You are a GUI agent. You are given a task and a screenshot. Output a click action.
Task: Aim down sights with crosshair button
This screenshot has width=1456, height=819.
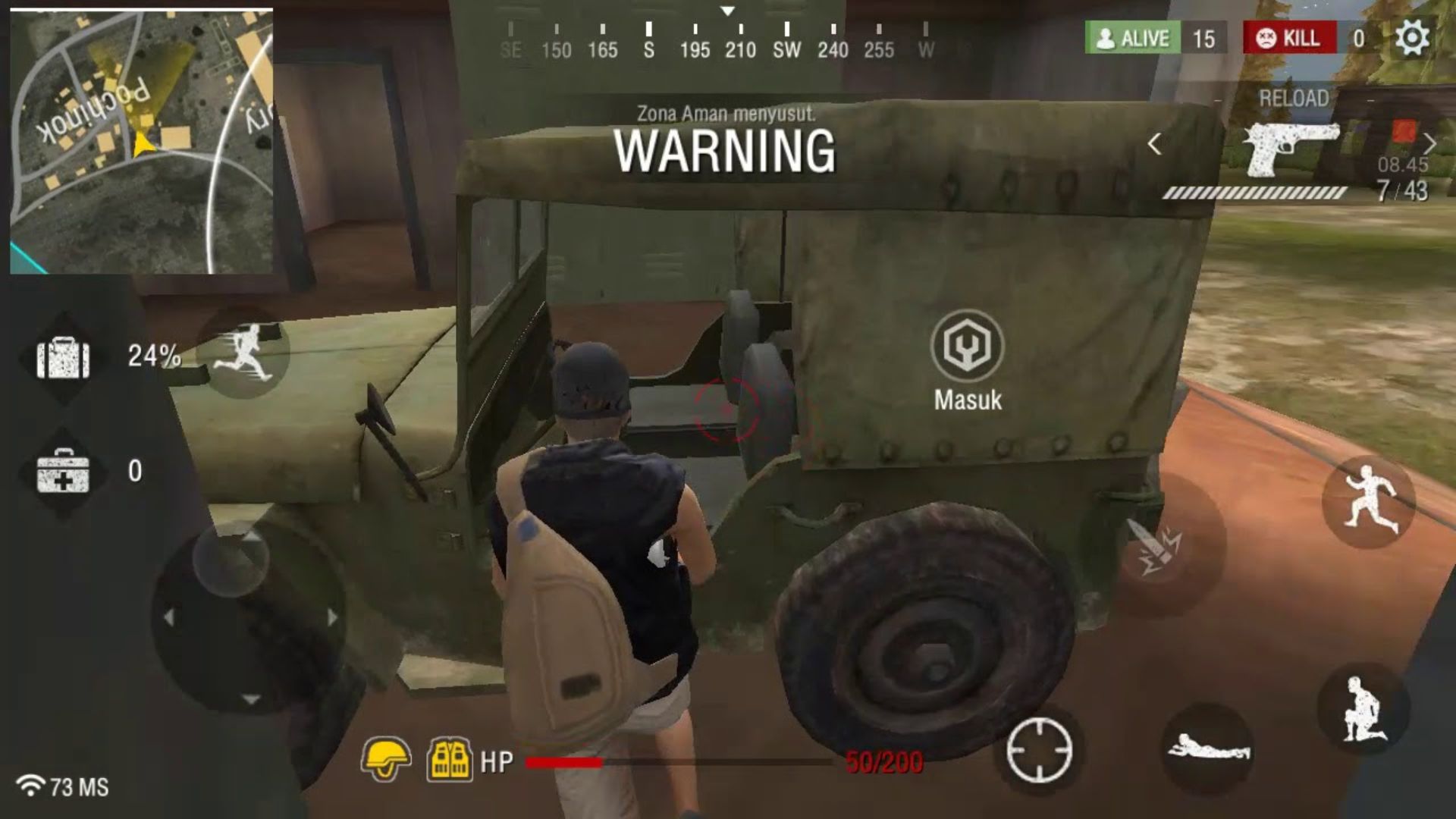(x=1039, y=750)
